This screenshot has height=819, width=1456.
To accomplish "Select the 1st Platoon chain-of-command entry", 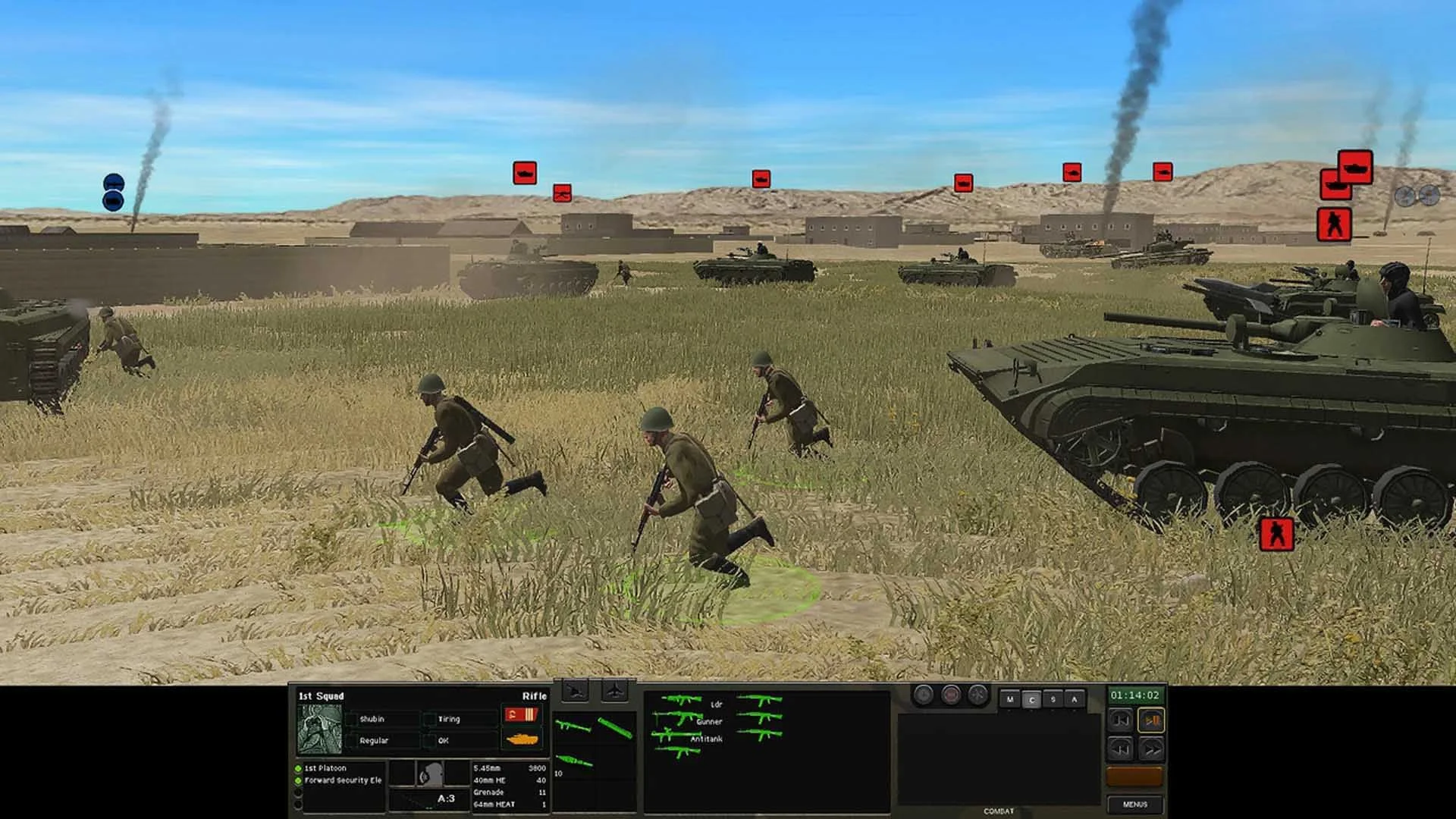I will click(x=325, y=768).
